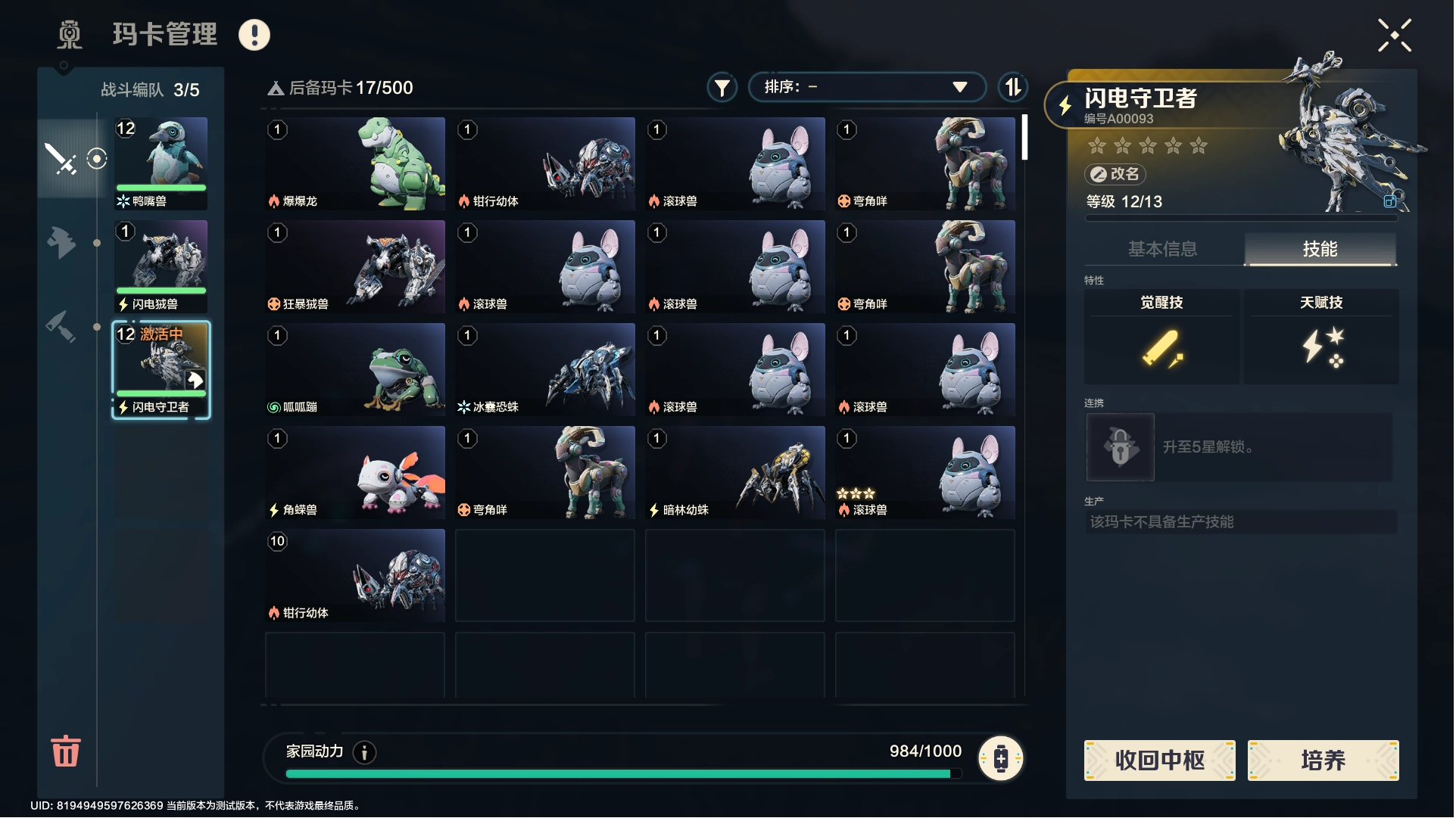Open the red trash bin icon
Viewport: 1456px width, 818px height.
click(65, 751)
